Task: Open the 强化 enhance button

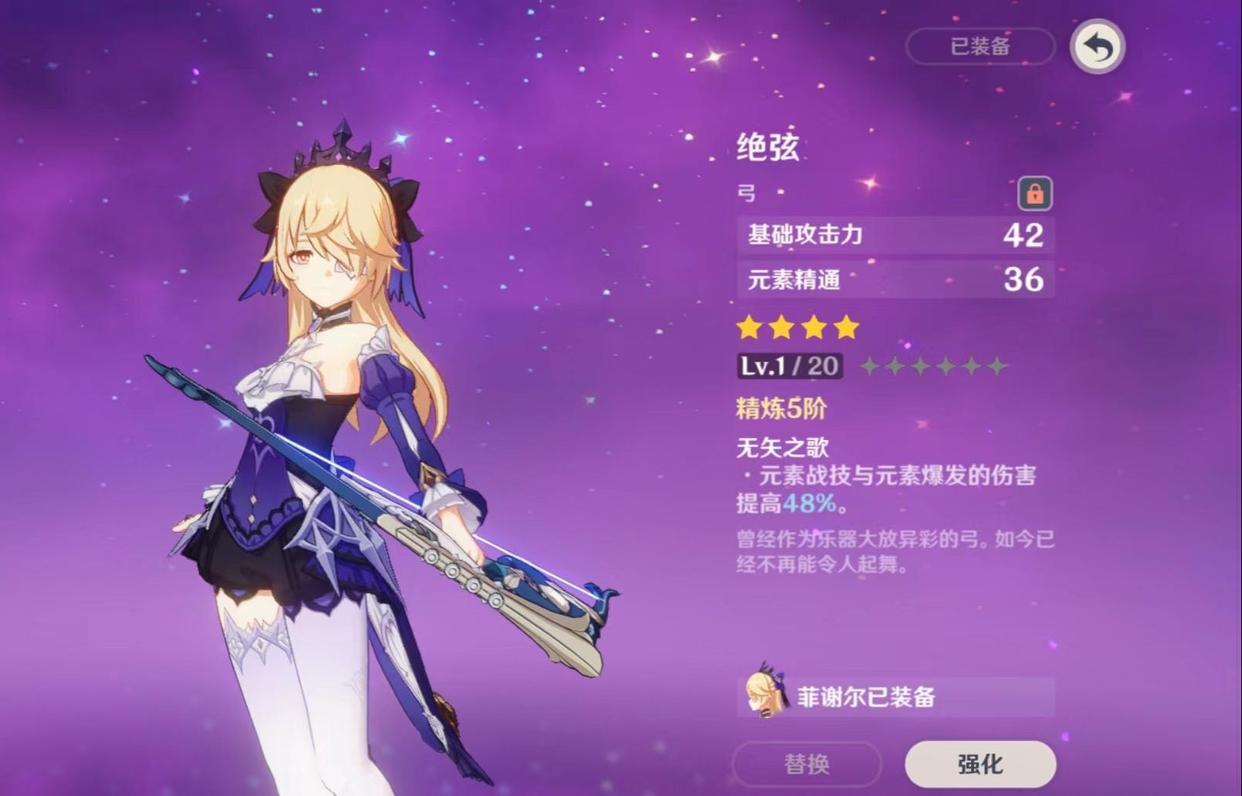Action: pos(980,765)
